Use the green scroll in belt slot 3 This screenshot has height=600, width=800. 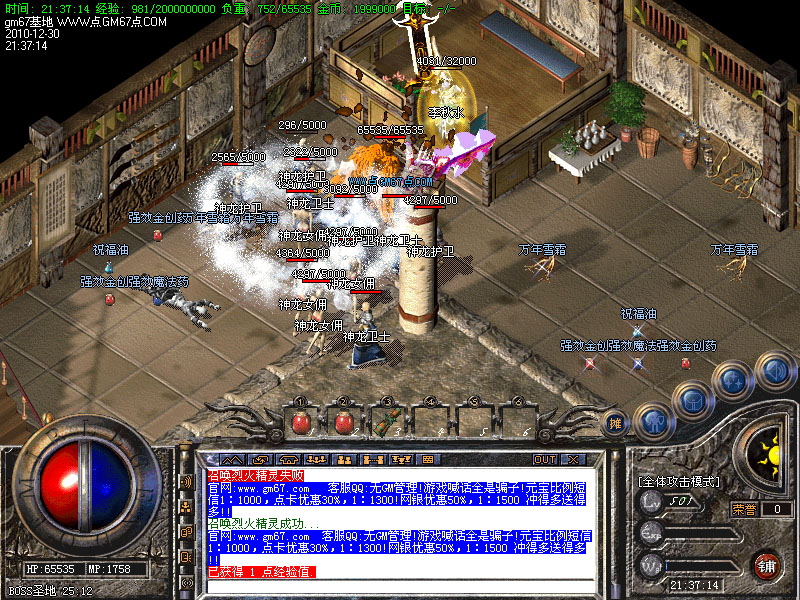388,422
